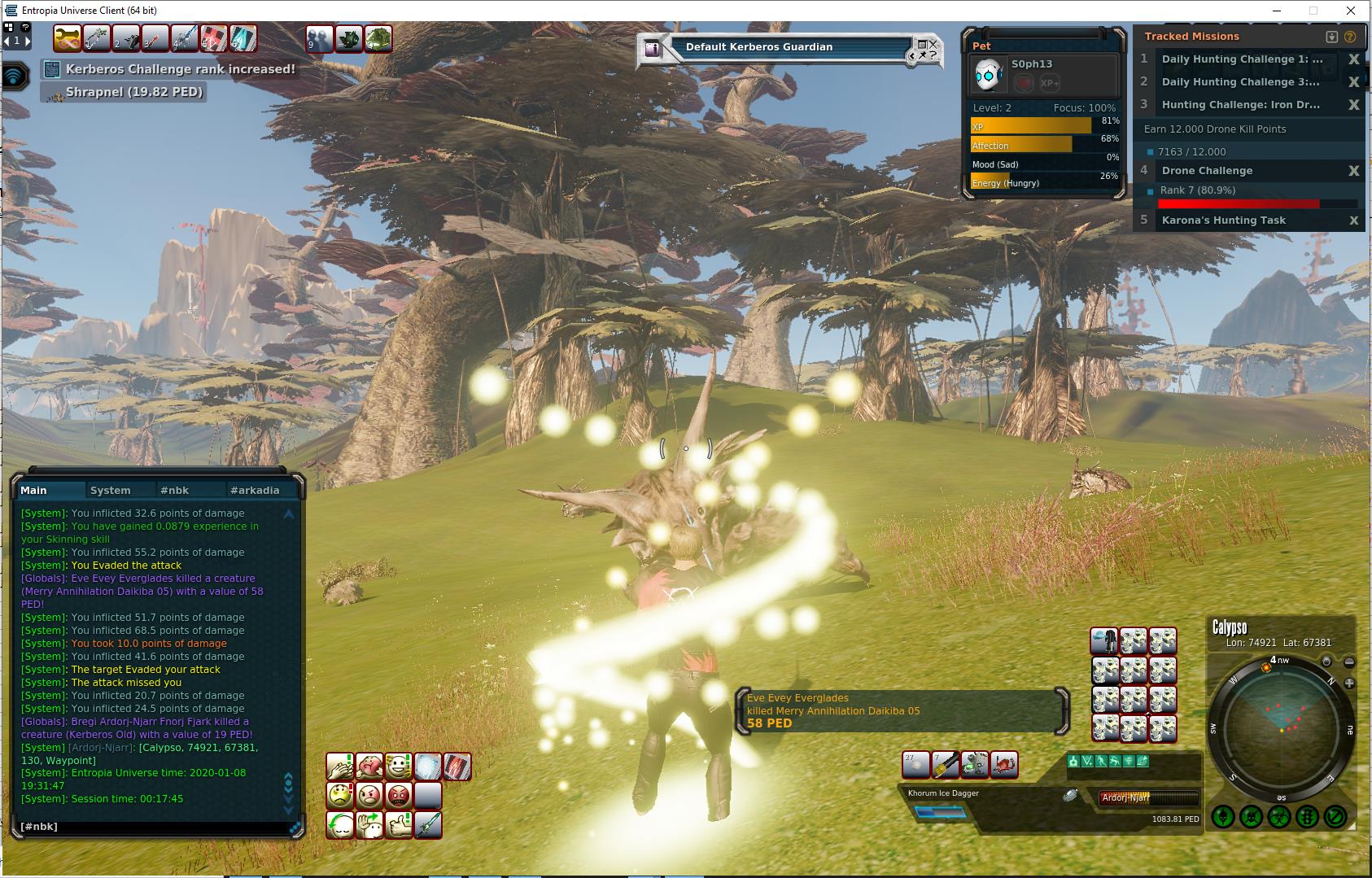Remove Drone Challenge from tracked missions

pyautogui.click(x=1353, y=171)
